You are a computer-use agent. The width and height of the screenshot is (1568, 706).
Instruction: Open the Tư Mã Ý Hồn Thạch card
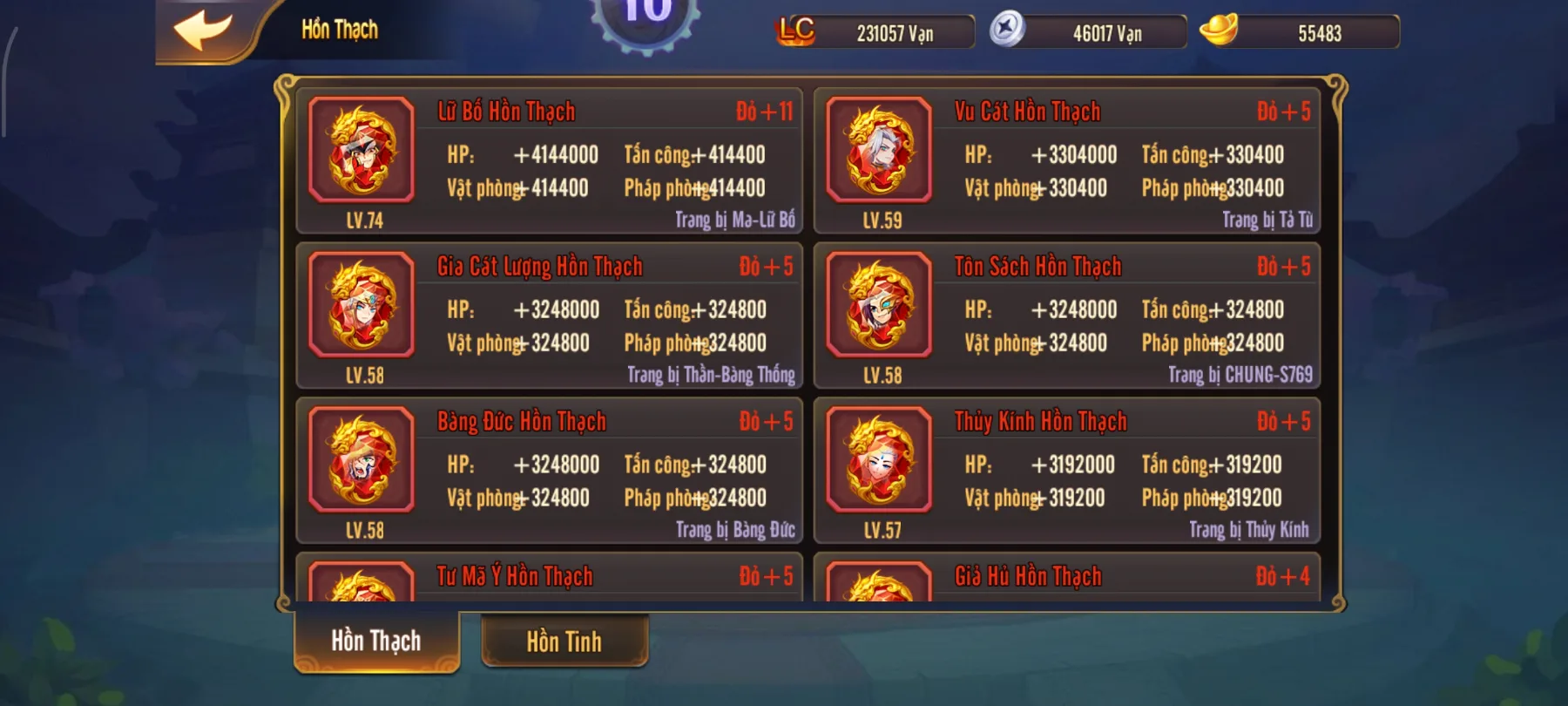pyautogui.click(x=517, y=577)
